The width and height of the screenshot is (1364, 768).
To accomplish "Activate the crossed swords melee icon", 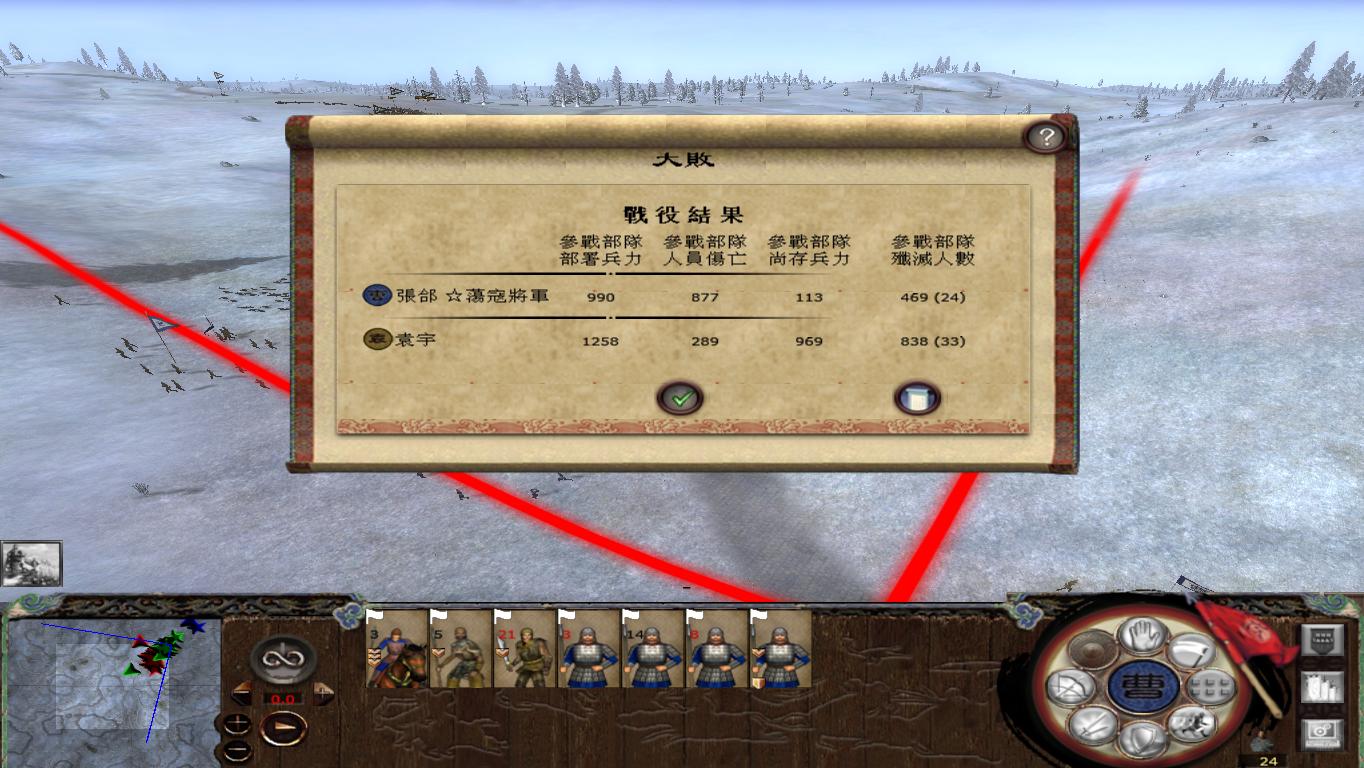I will coord(1093,725).
